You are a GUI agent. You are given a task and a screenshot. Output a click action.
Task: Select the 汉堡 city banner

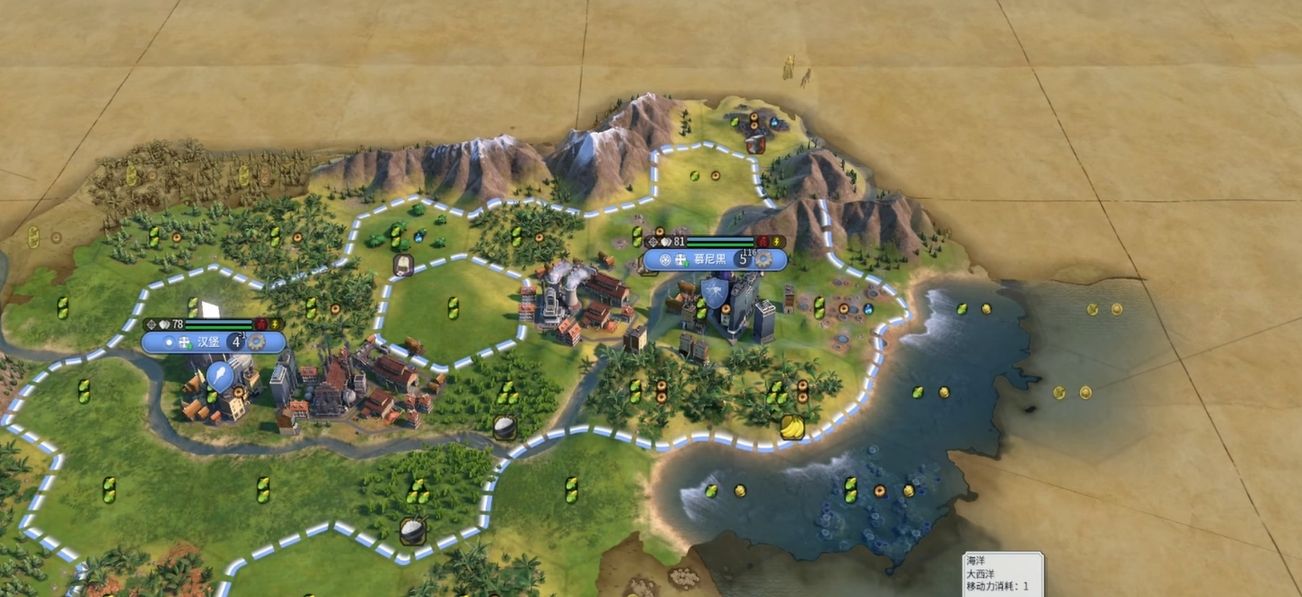[207, 342]
